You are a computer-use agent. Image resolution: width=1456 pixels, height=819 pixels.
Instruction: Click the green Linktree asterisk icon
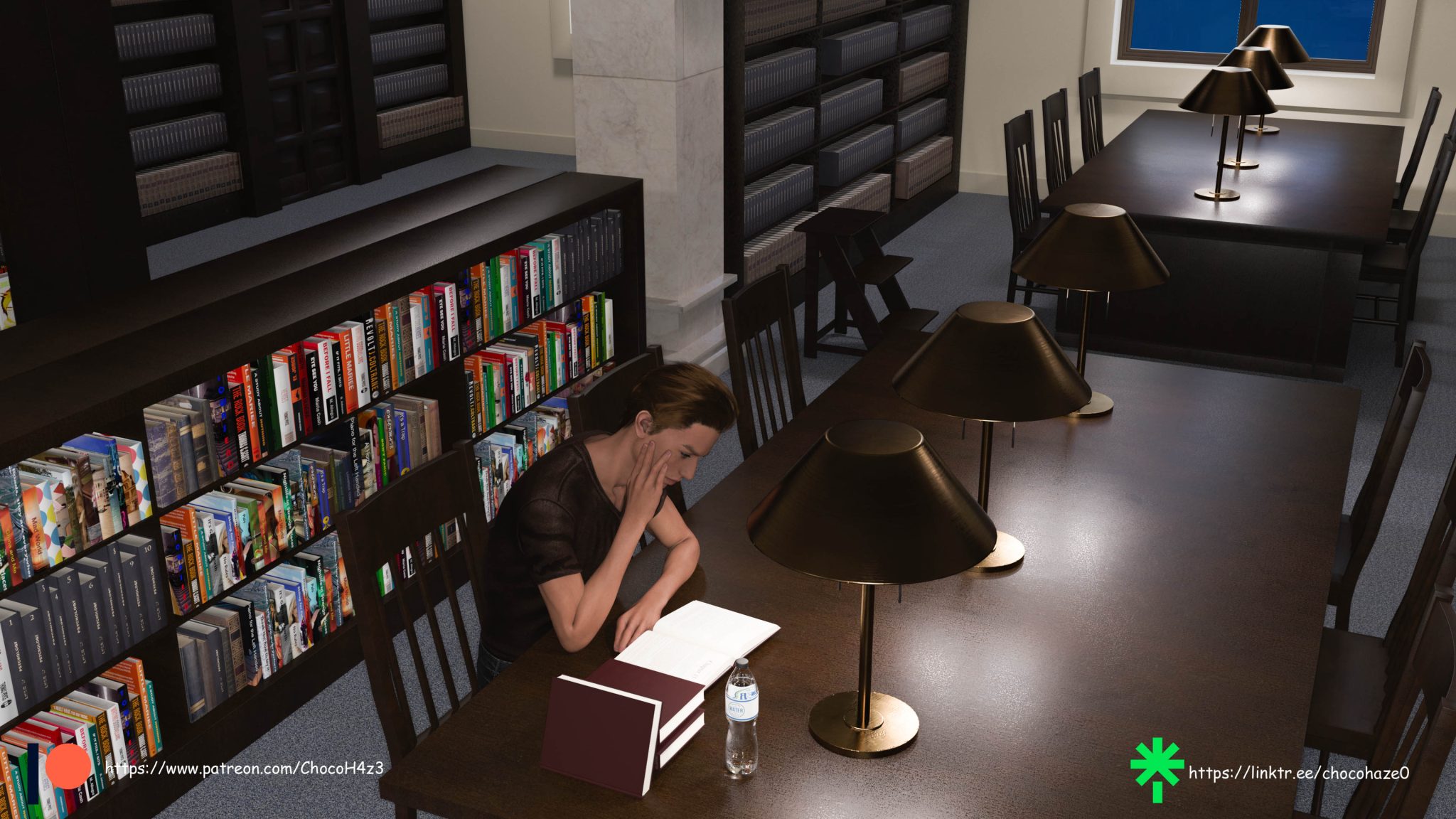tap(1157, 771)
